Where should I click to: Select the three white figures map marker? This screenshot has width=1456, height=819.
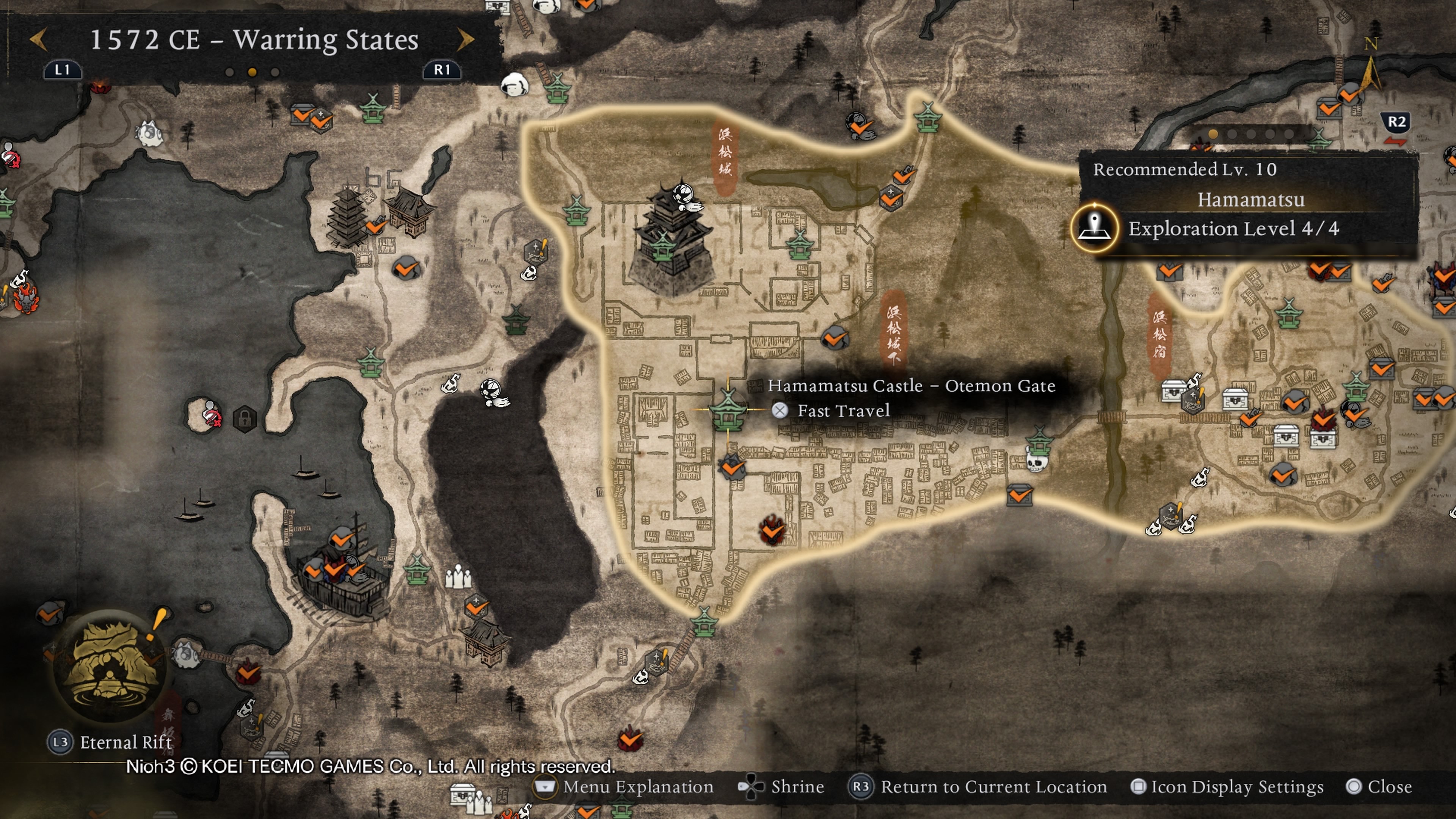(x=458, y=576)
